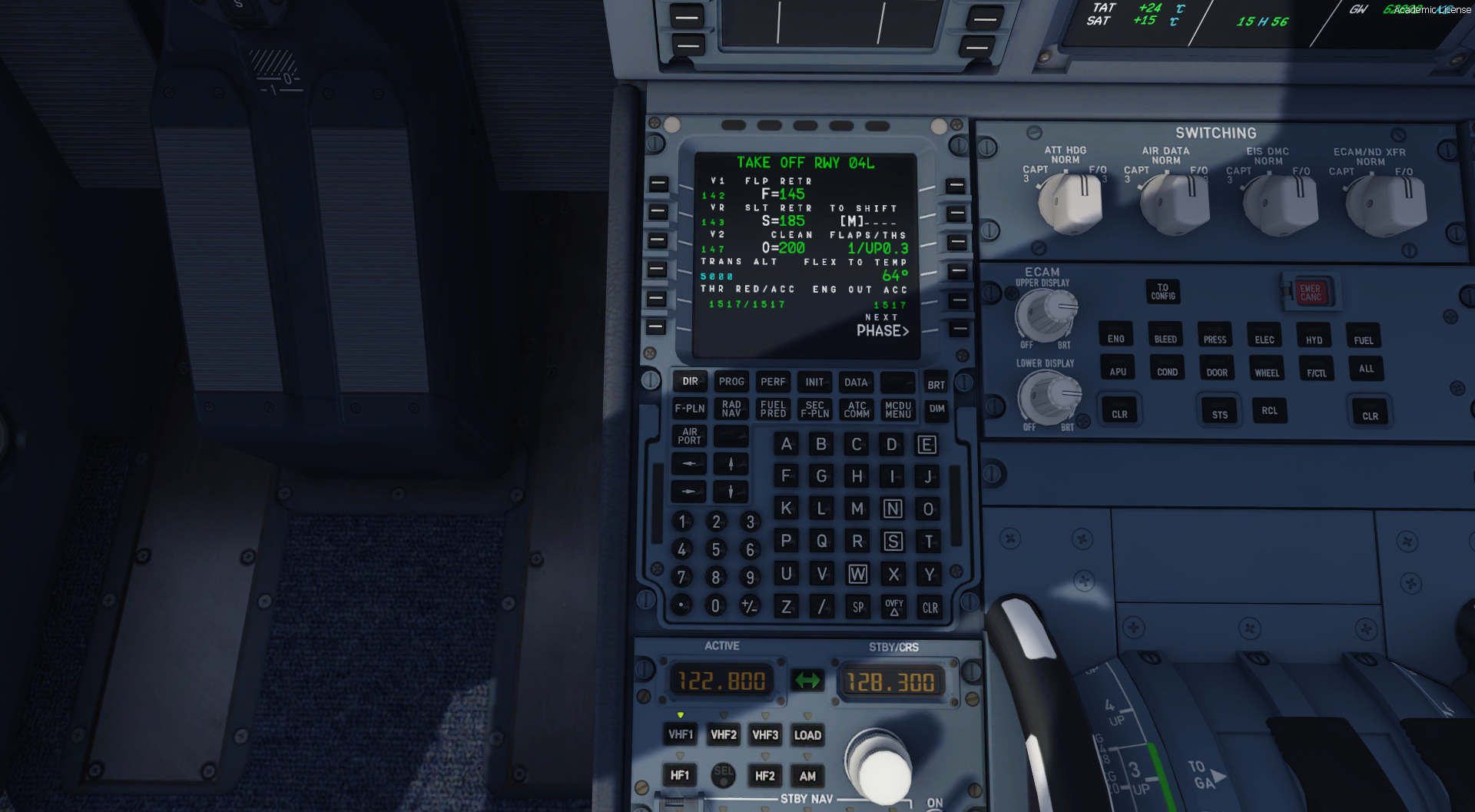Open the RAD NAV page

click(731, 409)
